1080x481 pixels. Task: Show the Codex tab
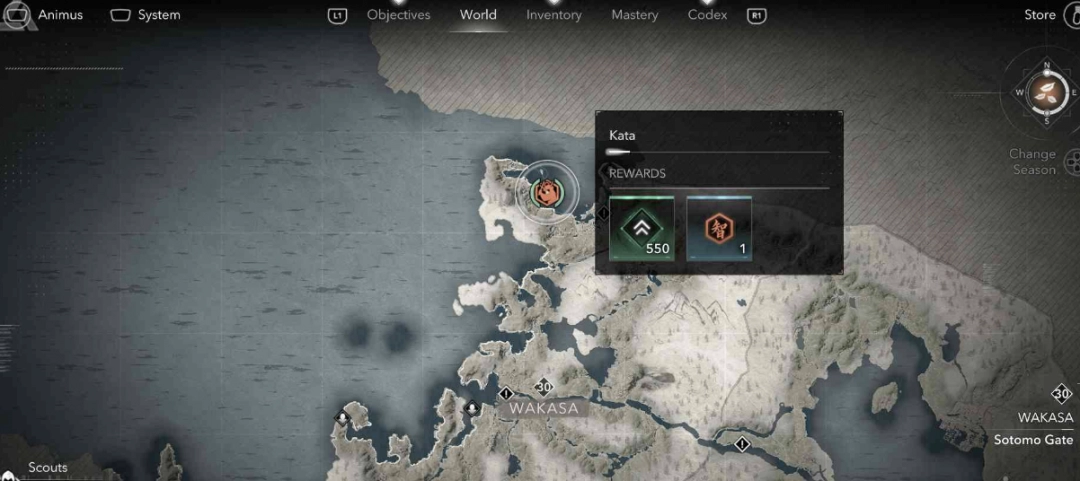[707, 15]
